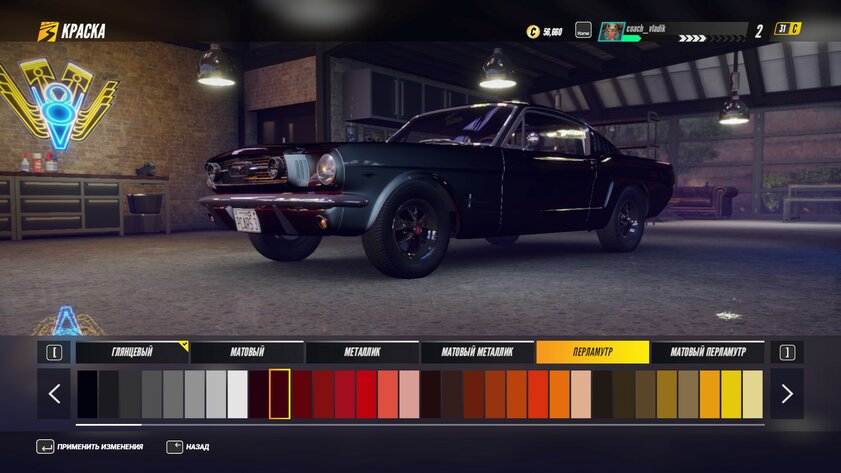Select the highlighted dark maroon swatch

click(280, 394)
